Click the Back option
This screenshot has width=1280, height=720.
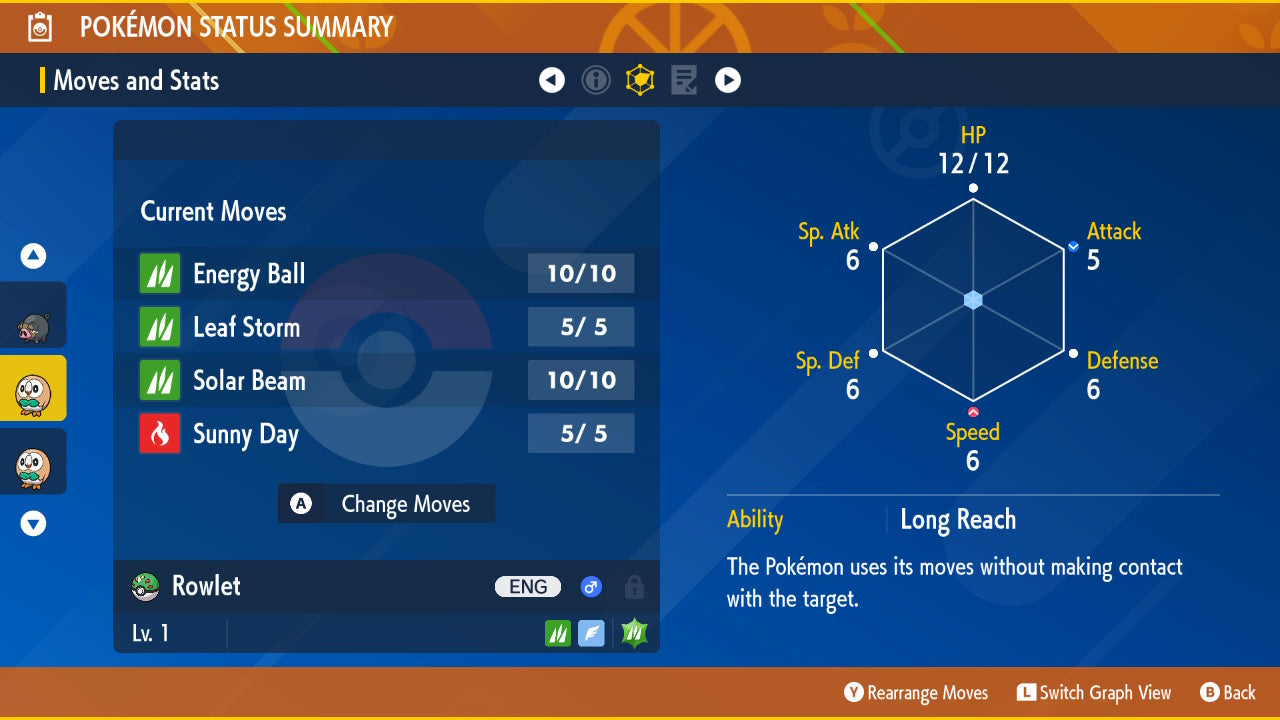(x=1227, y=693)
